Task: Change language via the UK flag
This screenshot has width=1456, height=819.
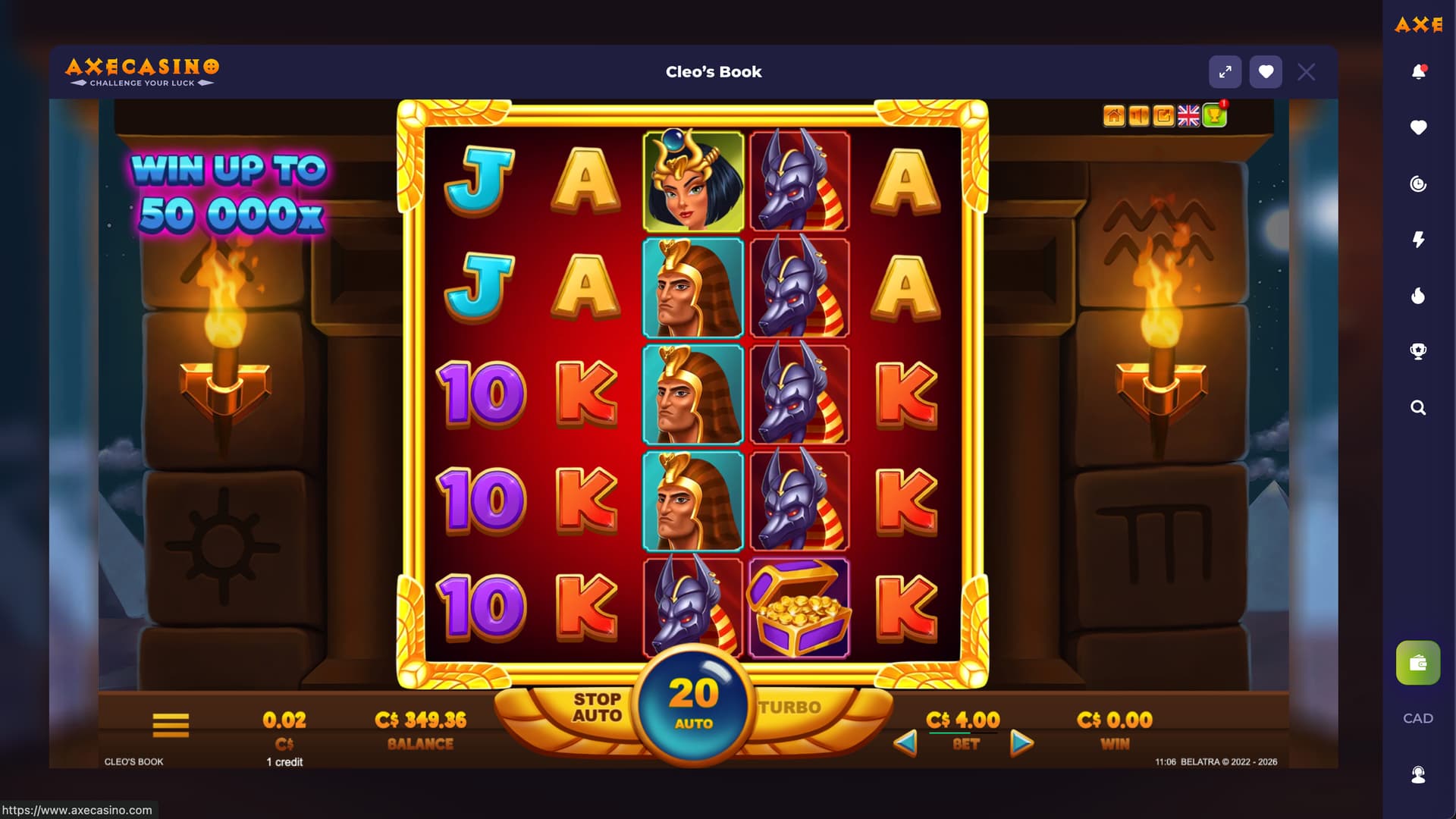Action: tap(1188, 115)
